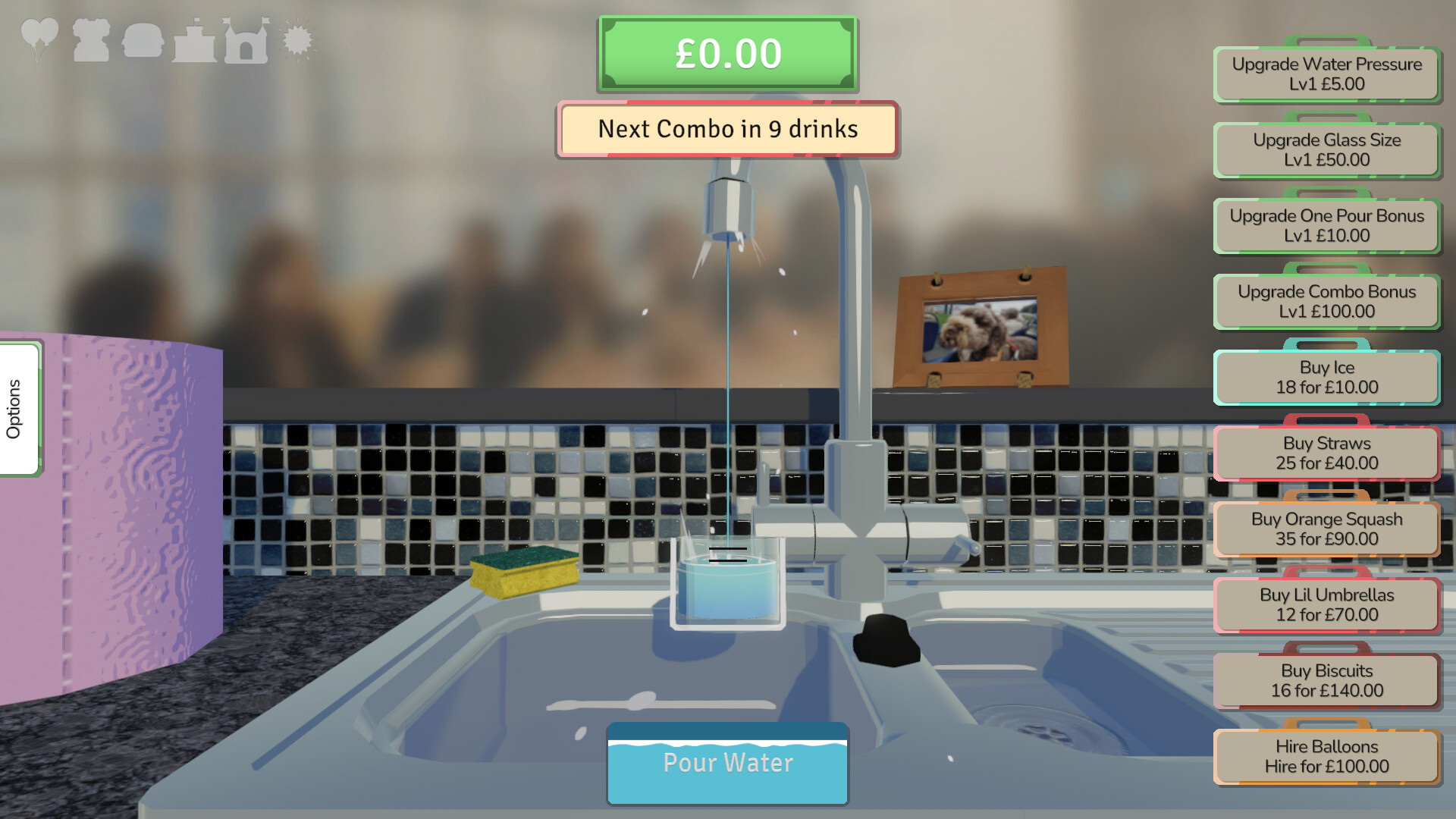This screenshot has width=1456, height=819.
Task: Purchase Upgrade Water Pressure Lv1
Action: [1326, 74]
